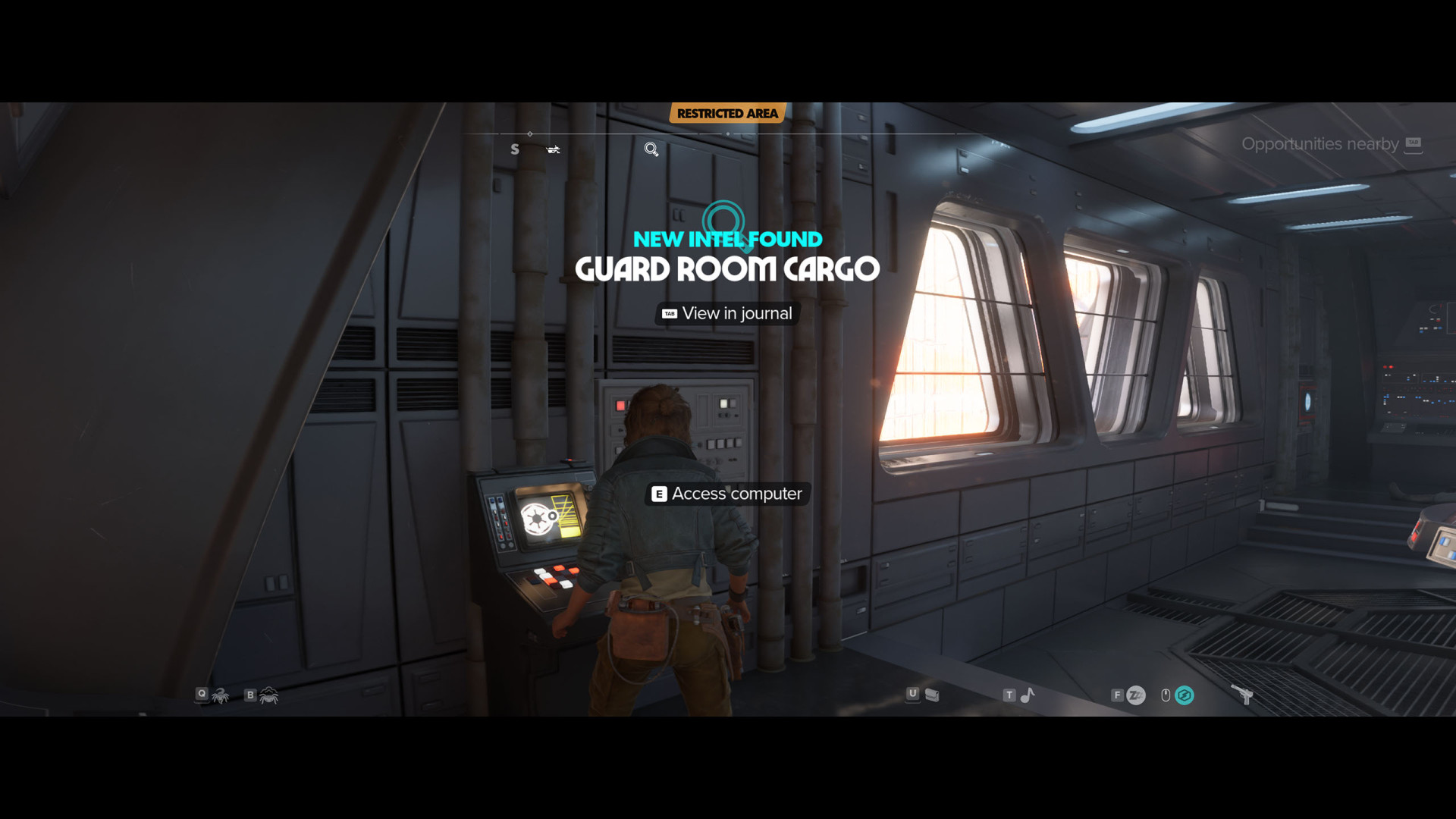This screenshot has height=819, width=1456.
Task: Click the magnifying glass intel marker on compass
Action: (651, 149)
